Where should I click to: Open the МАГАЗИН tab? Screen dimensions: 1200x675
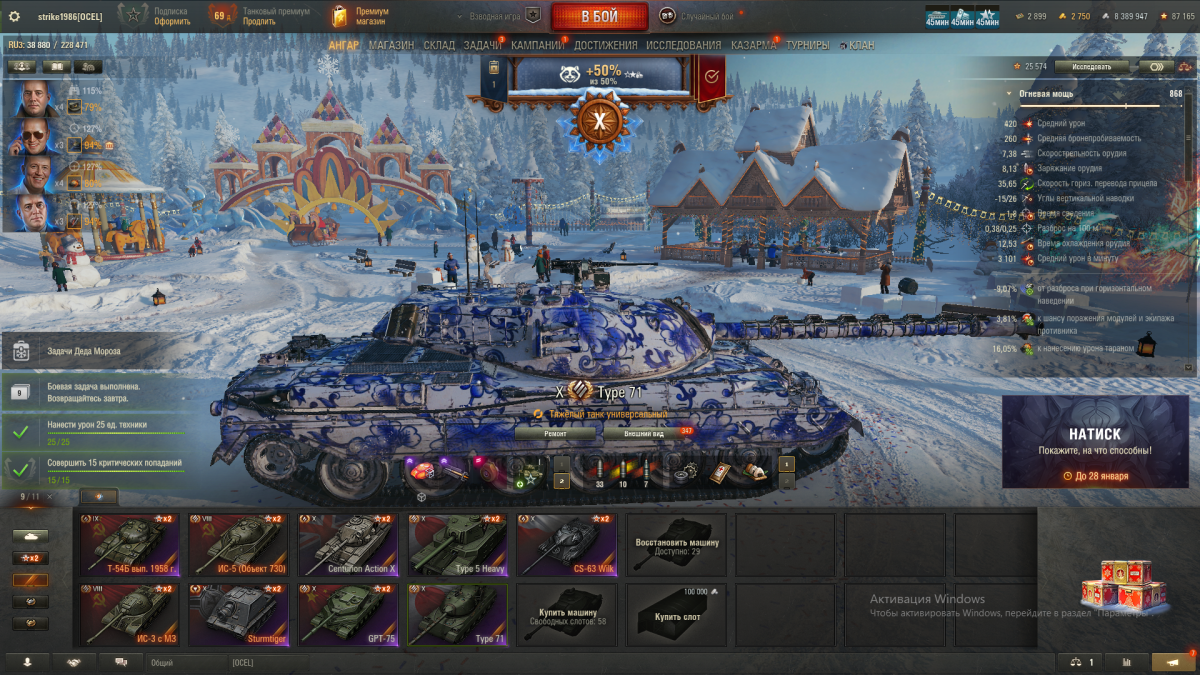click(x=391, y=46)
